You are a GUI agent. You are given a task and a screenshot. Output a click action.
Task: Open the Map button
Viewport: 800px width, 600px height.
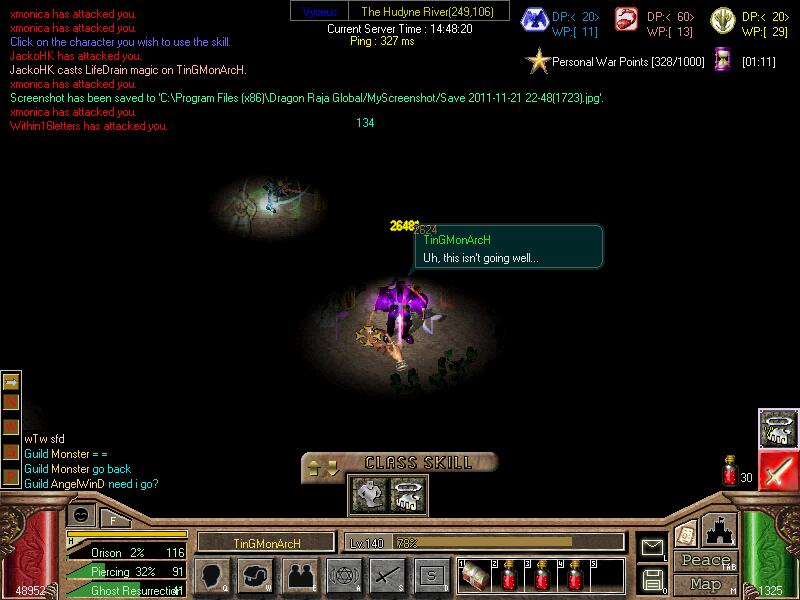[704, 584]
